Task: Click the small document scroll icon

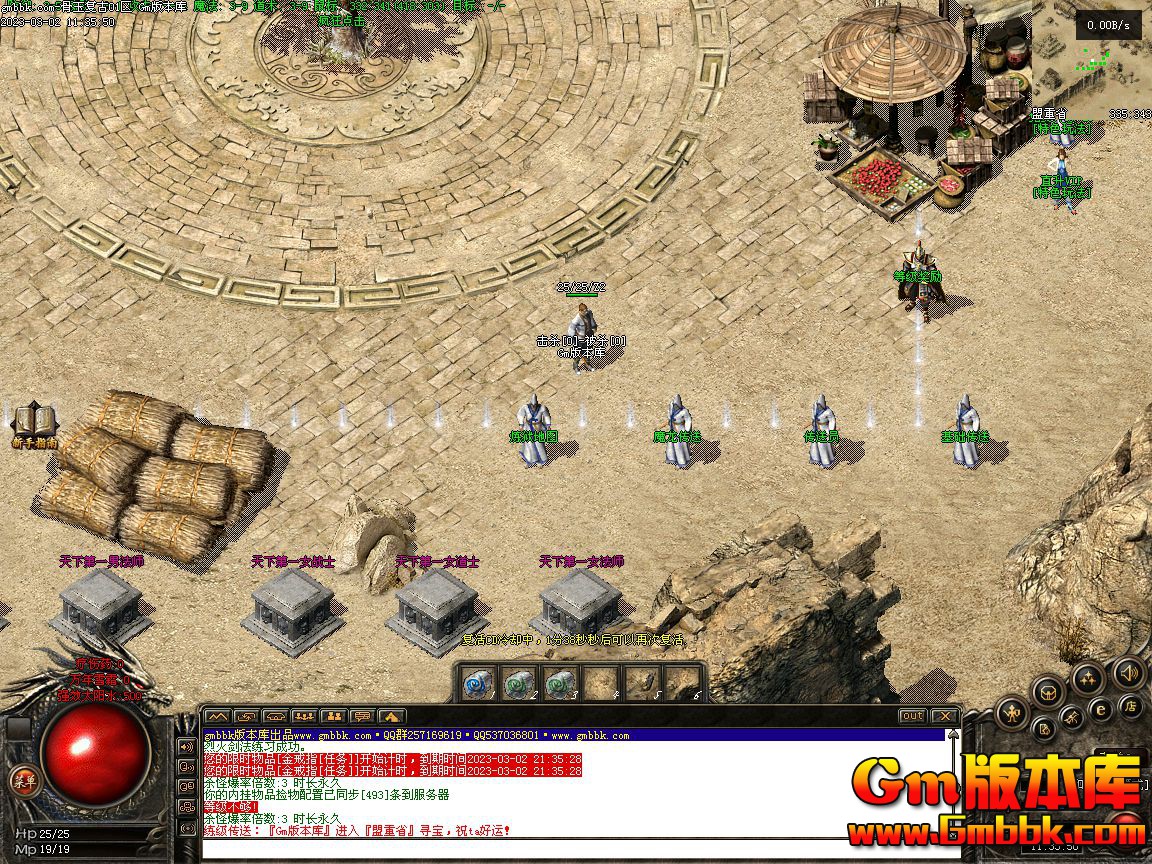Action: [x=1043, y=728]
